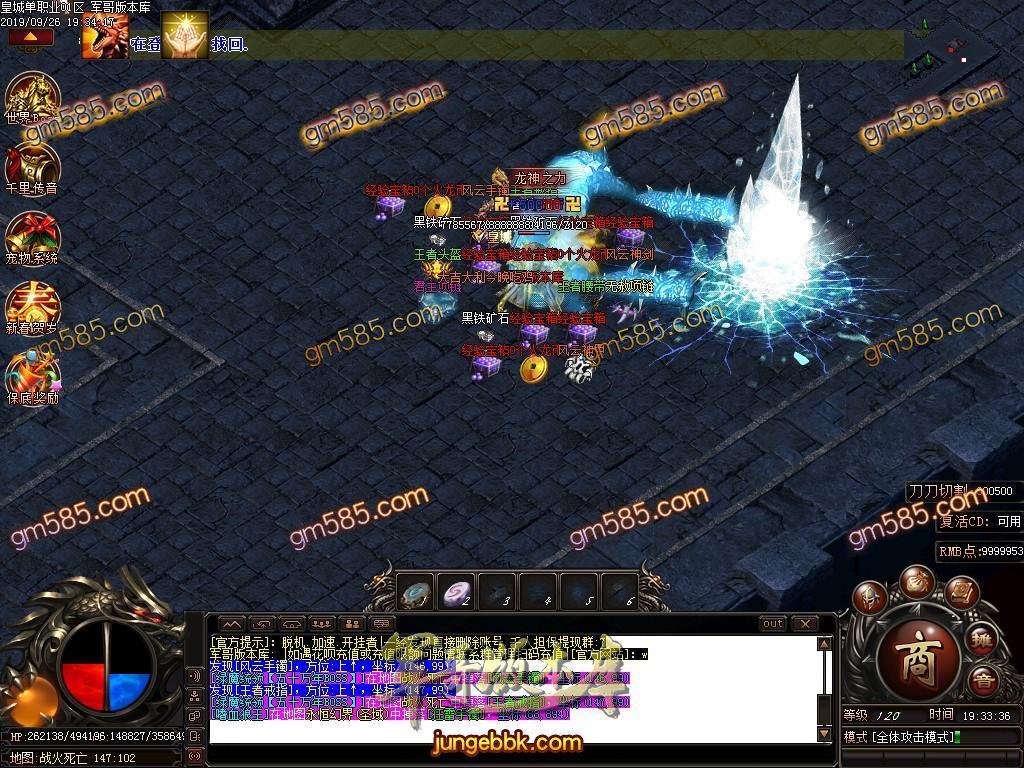1024x768 pixels.
Task: Toggle the 音 sound button
Action: click(x=983, y=684)
